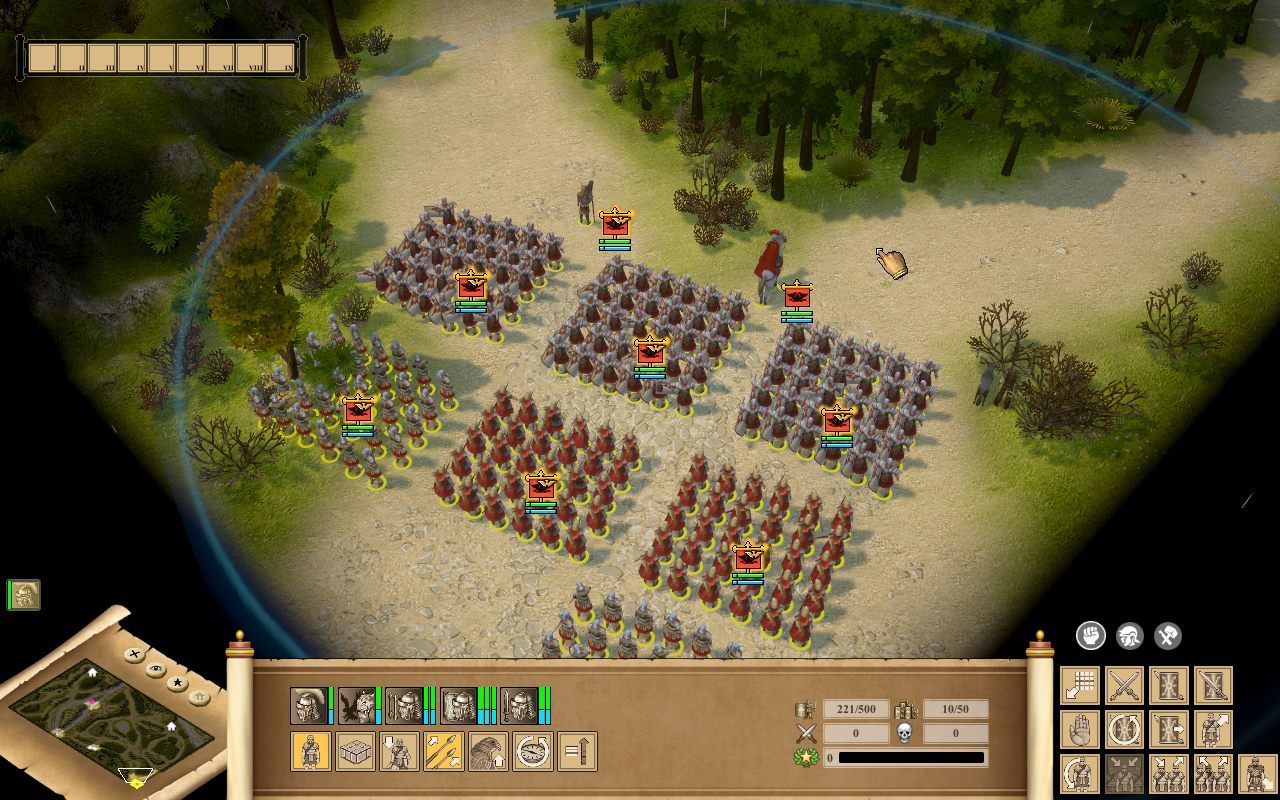Screen dimensions: 1280x800
Task: Select the timer clock action icon
Action: [x=532, y=750]
